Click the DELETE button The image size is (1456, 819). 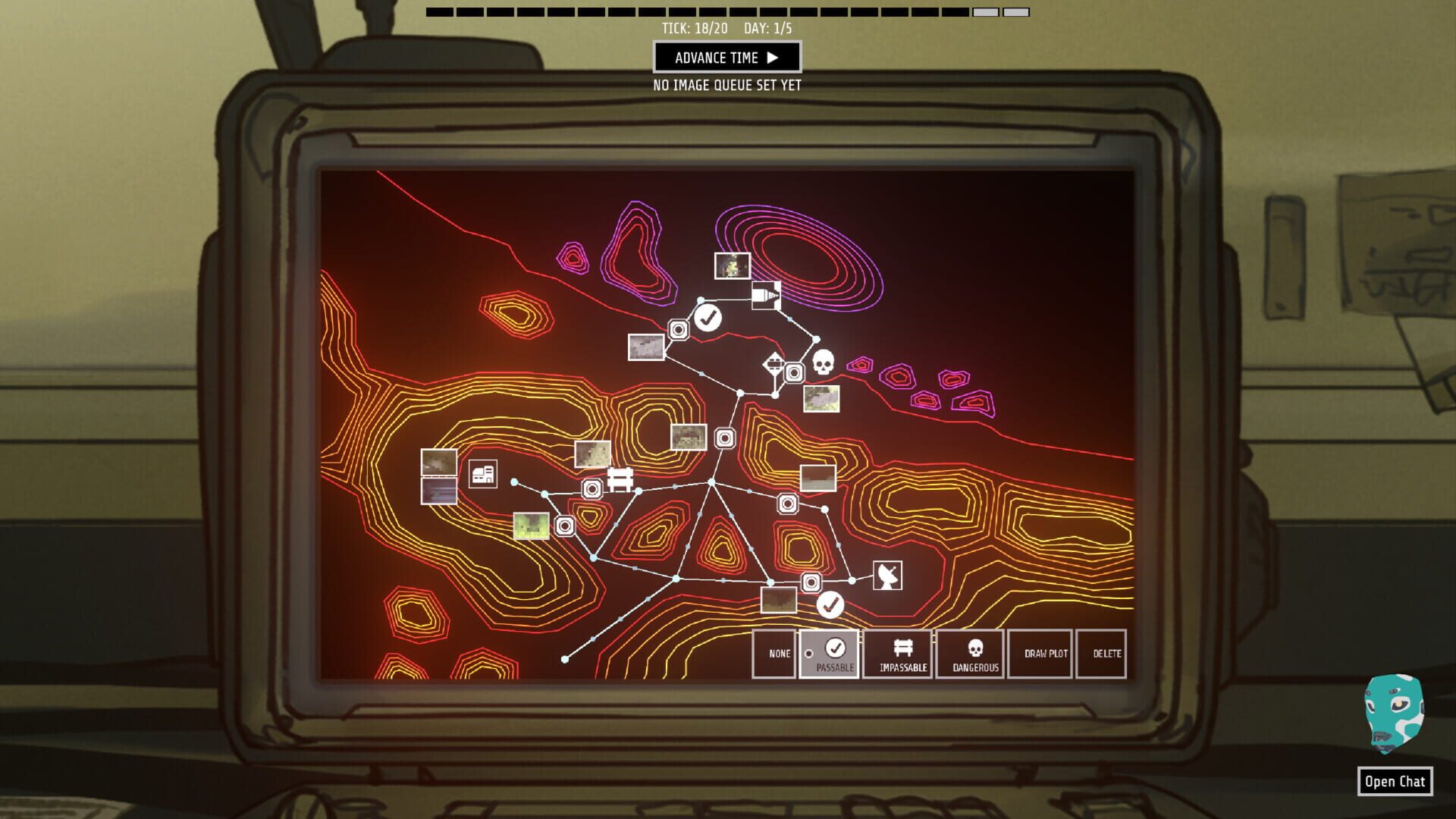(1102, 653)
